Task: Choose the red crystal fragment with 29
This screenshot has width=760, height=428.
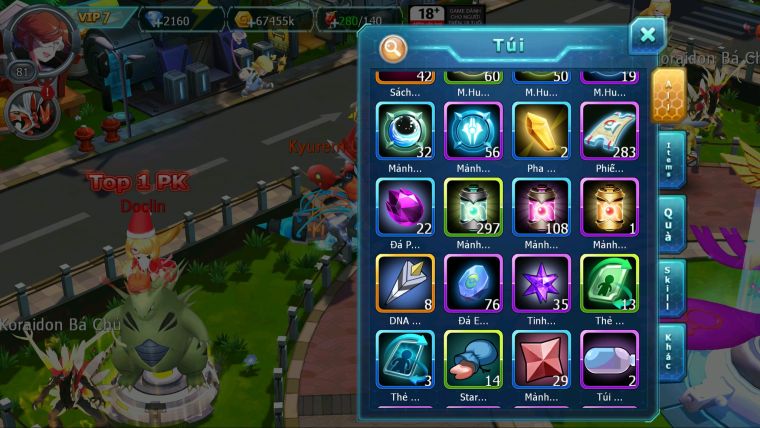Action: click(x=541, y=359)
